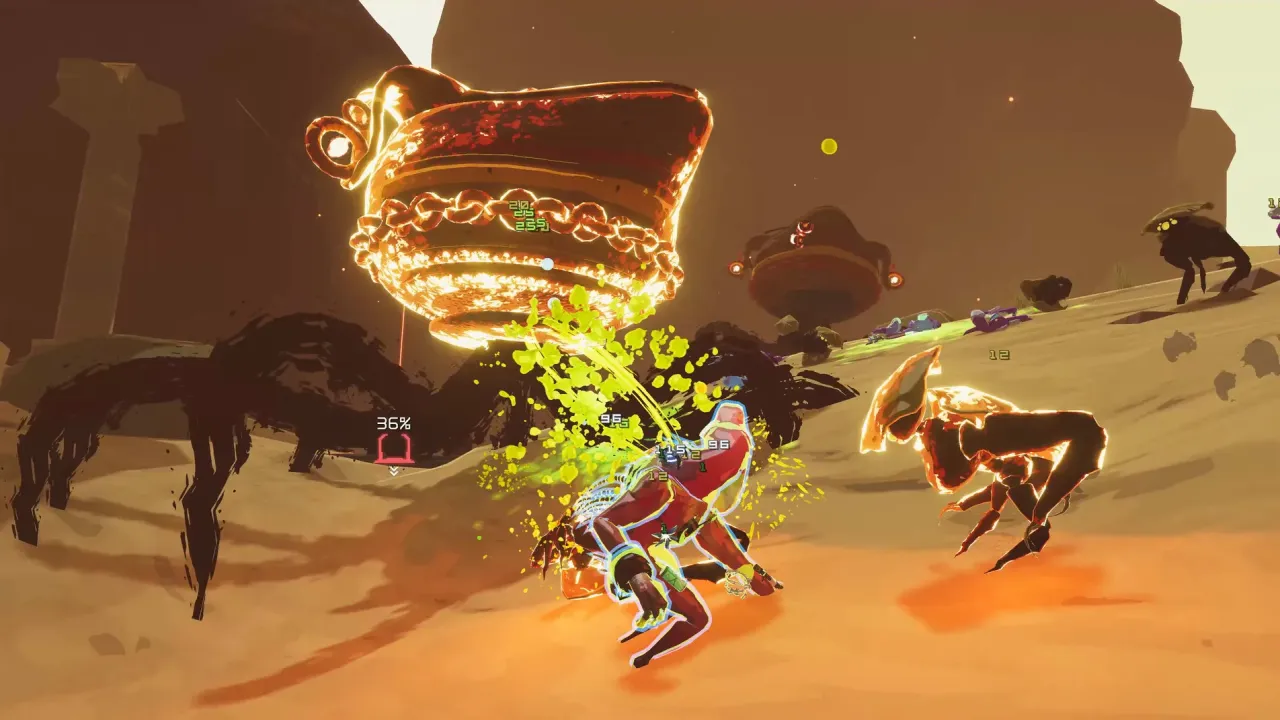Click the 115 damage number on the character
Image resolution: width=1280 pixels, height=720 pixels.
668,450
